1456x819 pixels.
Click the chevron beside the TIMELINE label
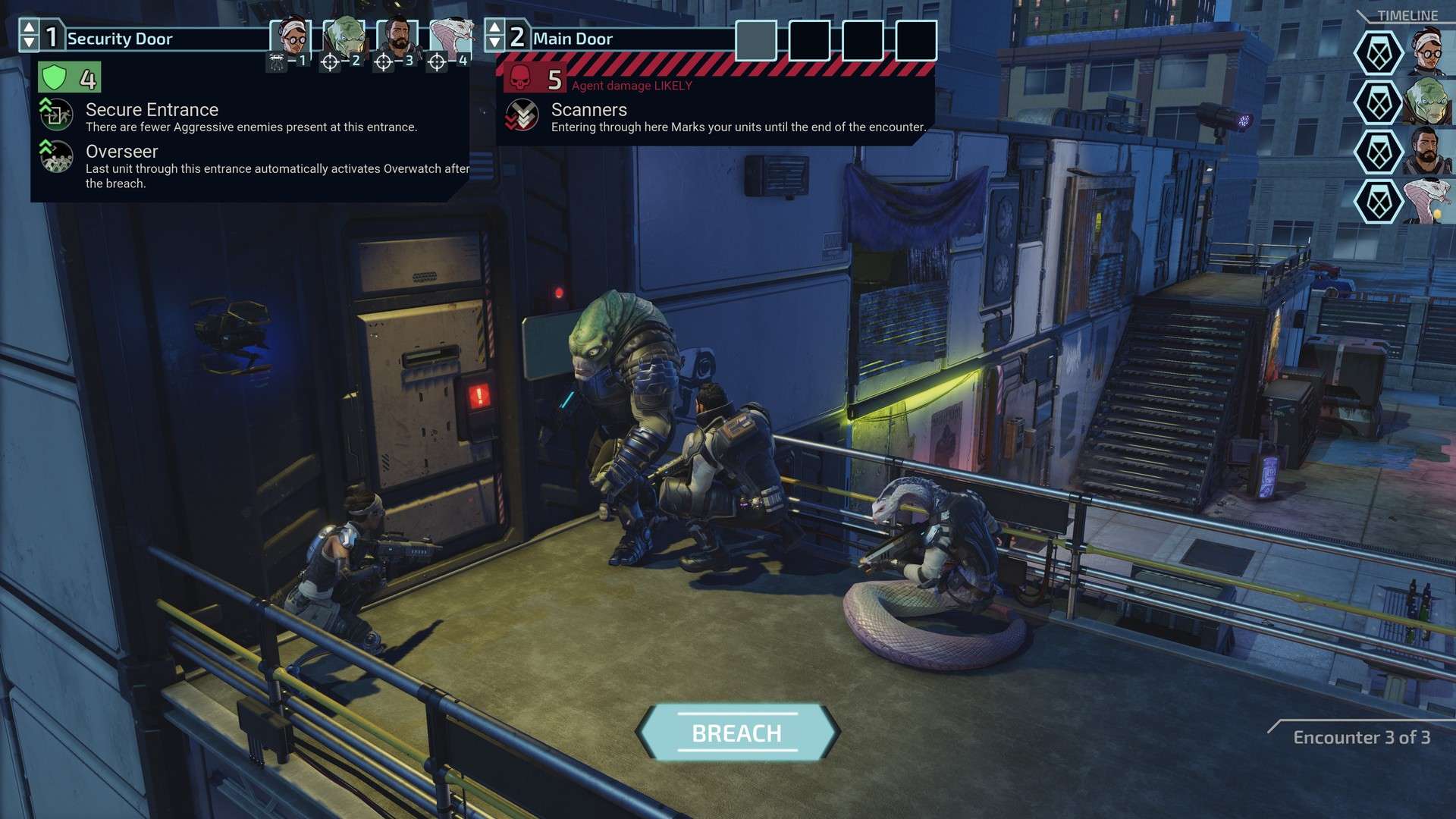coord(1363,17)
